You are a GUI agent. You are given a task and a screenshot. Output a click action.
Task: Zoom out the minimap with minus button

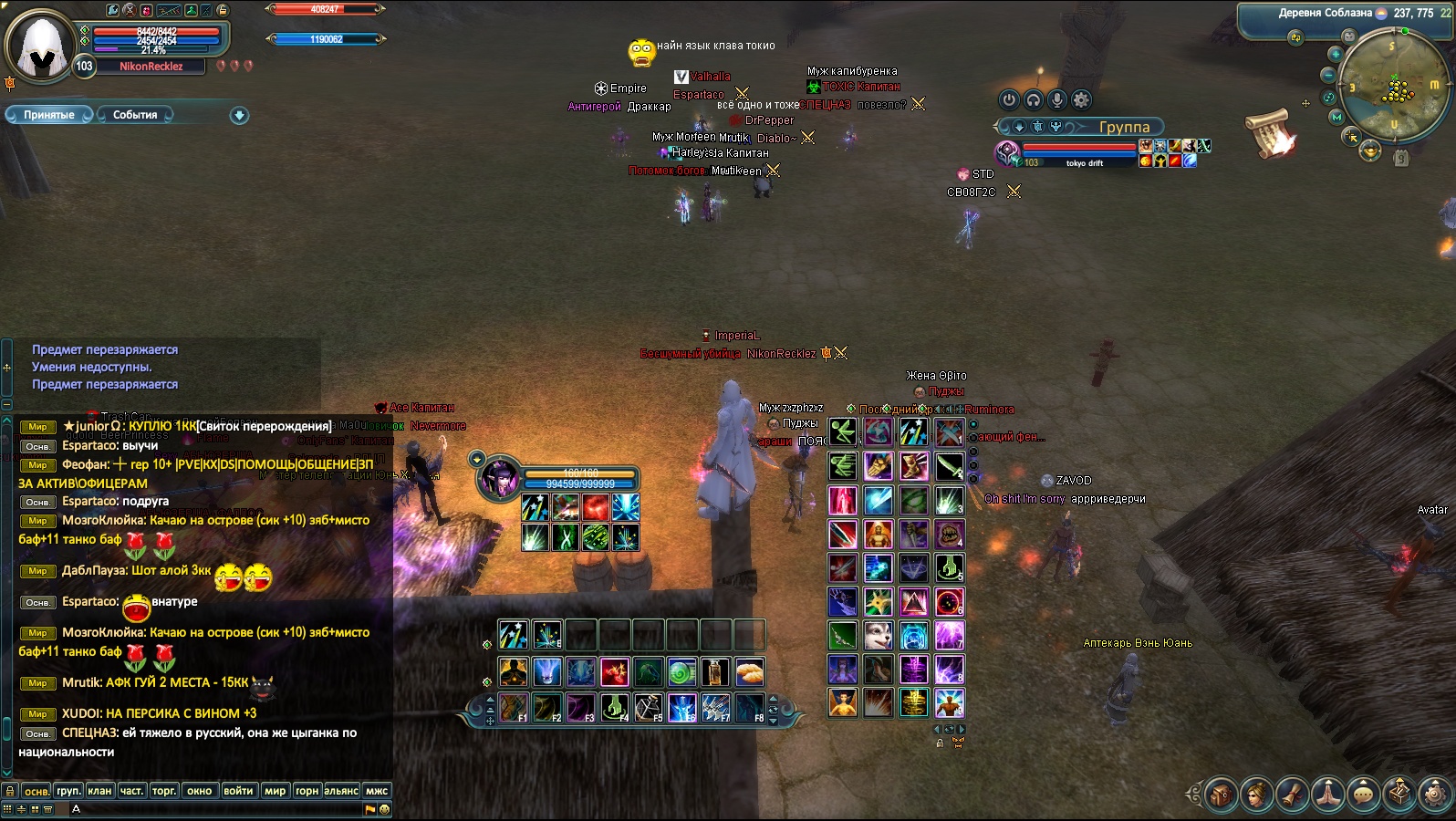(1329, 75)
